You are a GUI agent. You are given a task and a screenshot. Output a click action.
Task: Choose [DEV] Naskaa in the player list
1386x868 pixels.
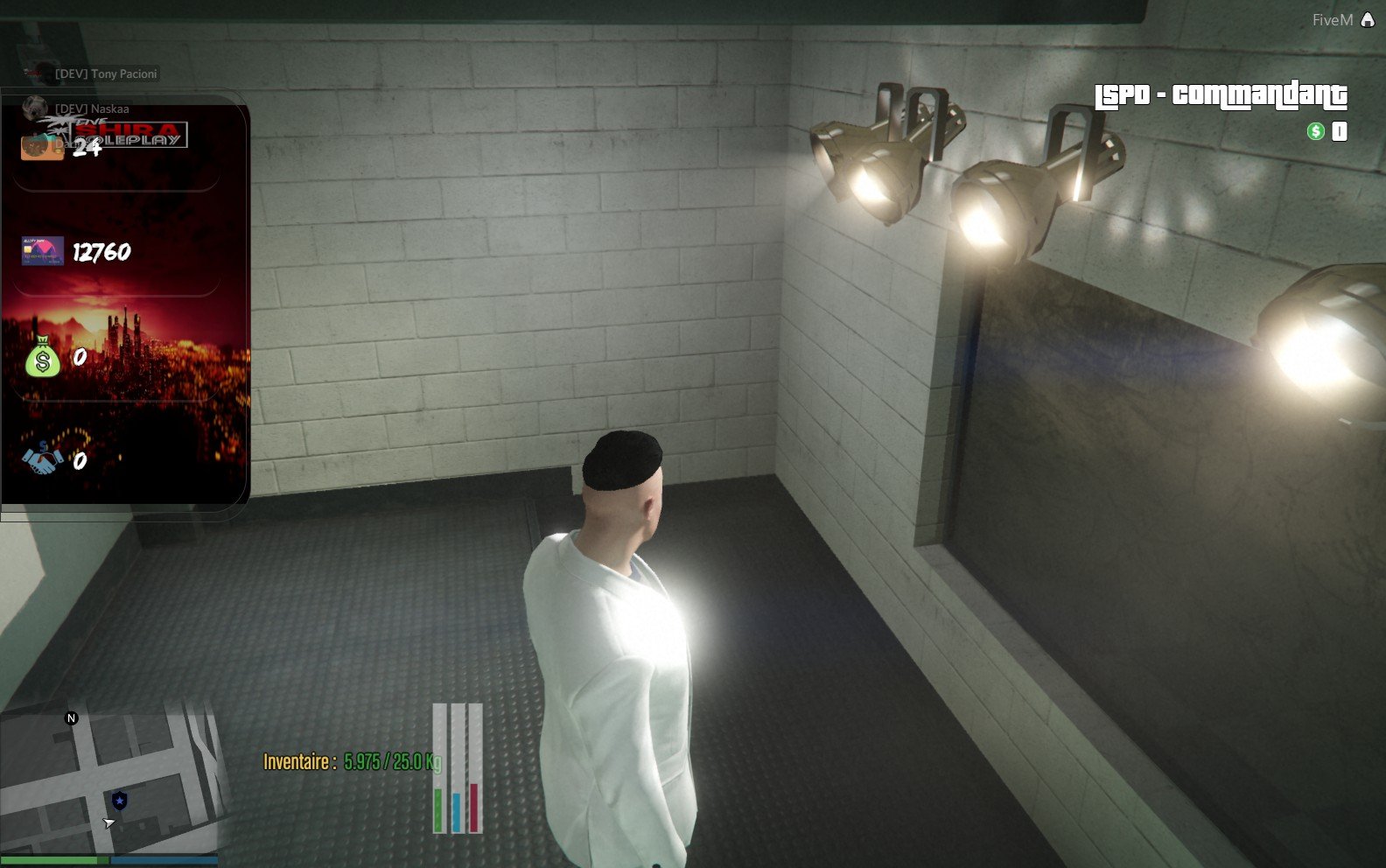click(x=92, y=108)
